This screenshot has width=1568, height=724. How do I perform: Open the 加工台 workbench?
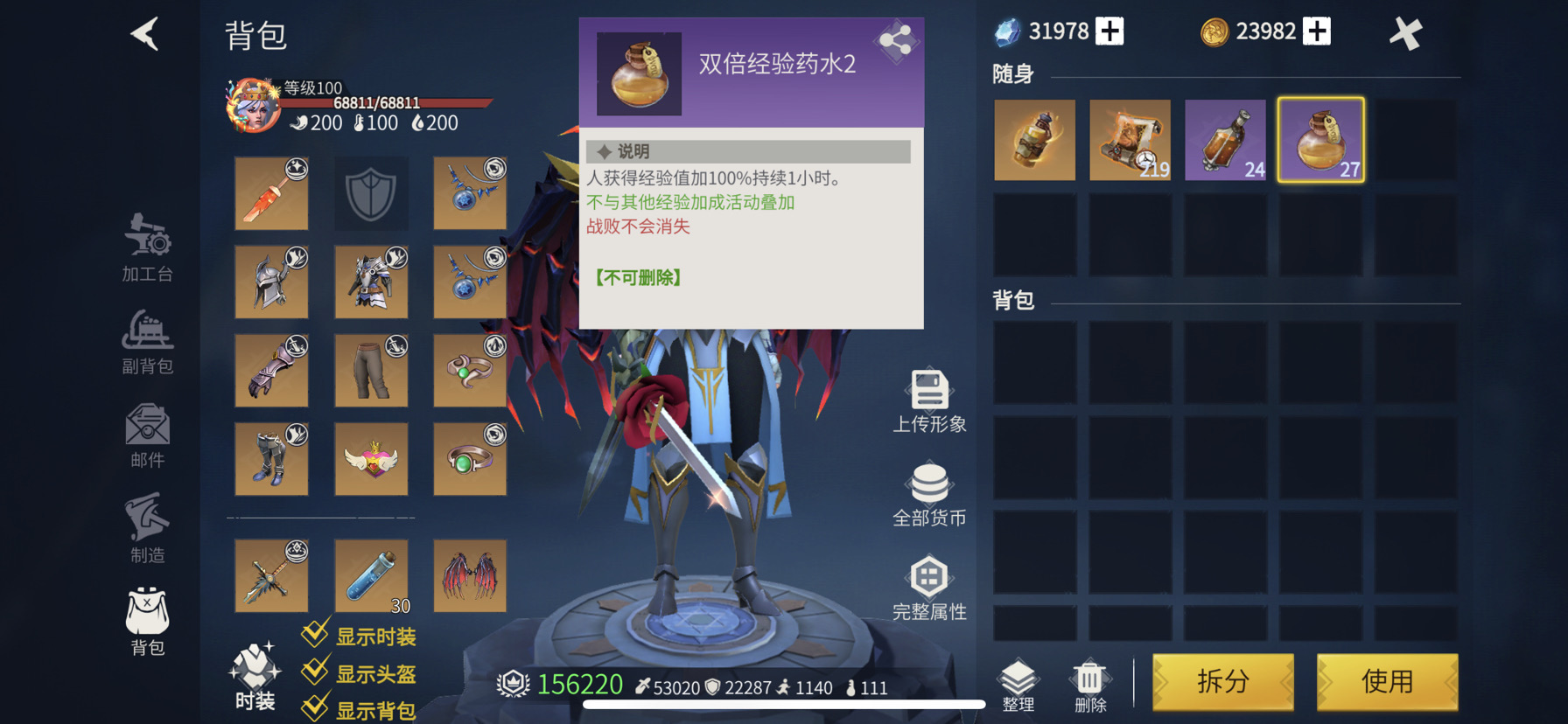[147, 248]
